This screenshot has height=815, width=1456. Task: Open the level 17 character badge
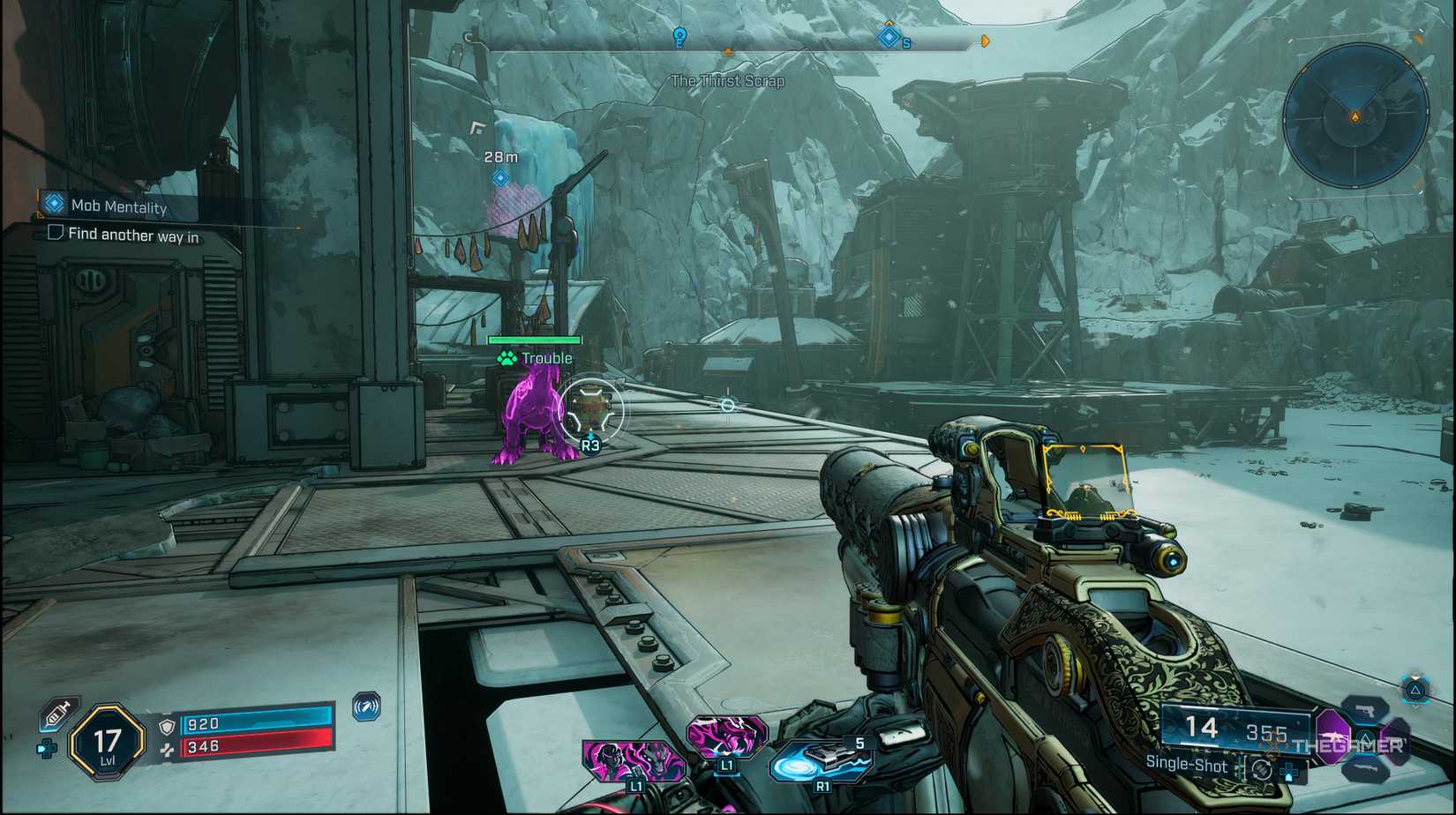[x=107, y=743]
